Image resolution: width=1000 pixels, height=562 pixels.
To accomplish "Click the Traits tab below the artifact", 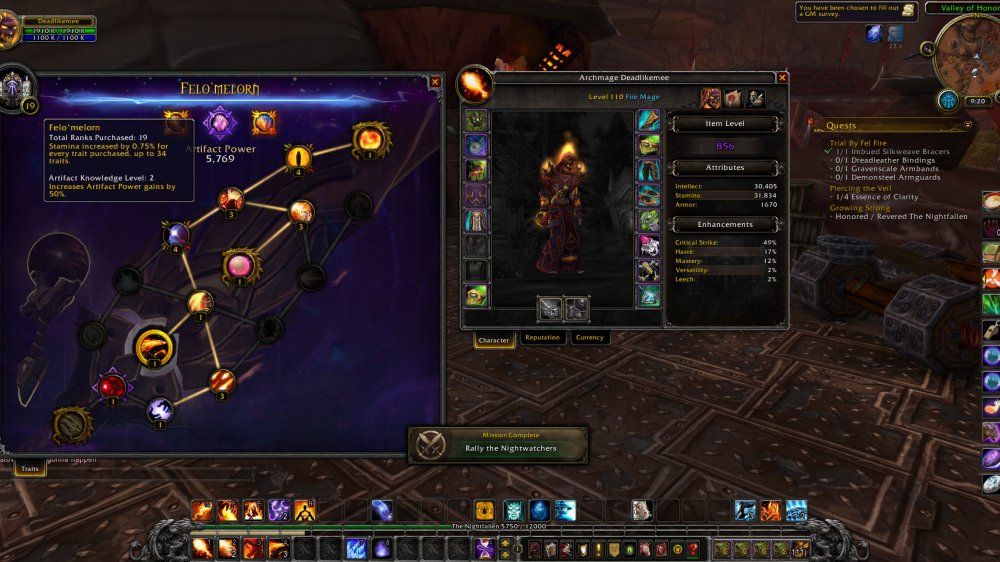I will coord(30,467).
